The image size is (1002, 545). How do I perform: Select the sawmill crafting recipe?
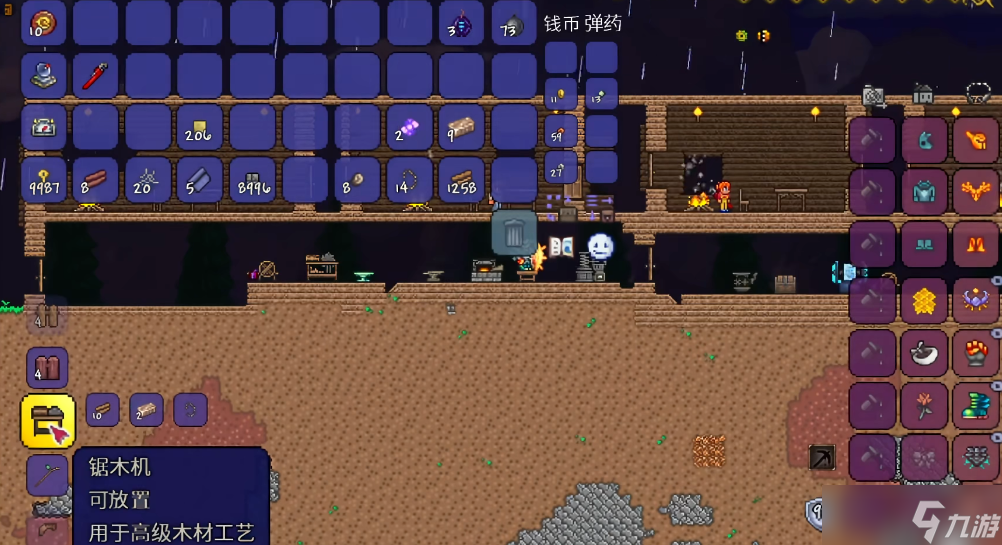[x=48, y=420]
